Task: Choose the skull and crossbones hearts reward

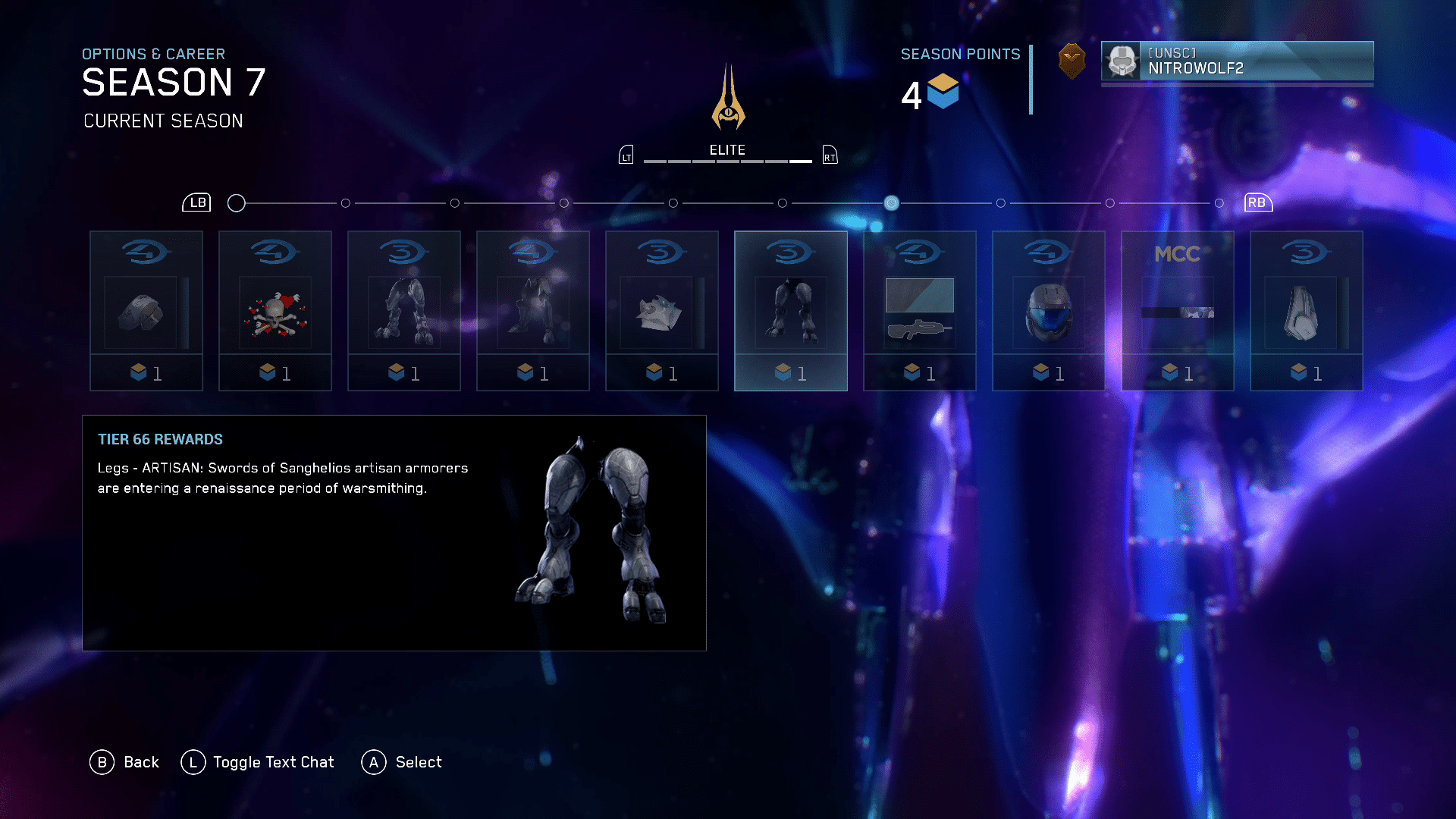Action: click(275, 311)
